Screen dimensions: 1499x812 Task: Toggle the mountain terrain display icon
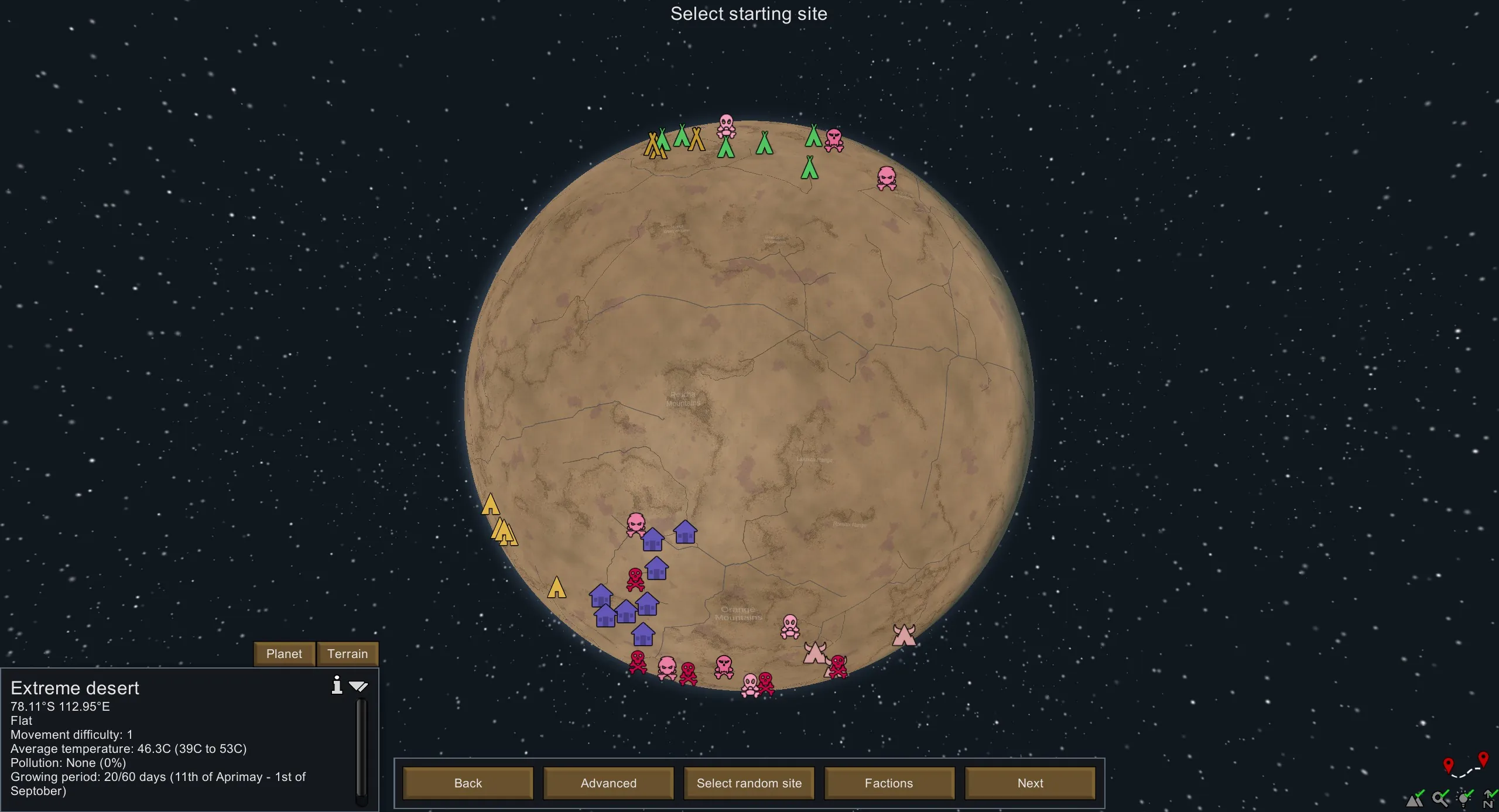click(x=1415, y=798)
